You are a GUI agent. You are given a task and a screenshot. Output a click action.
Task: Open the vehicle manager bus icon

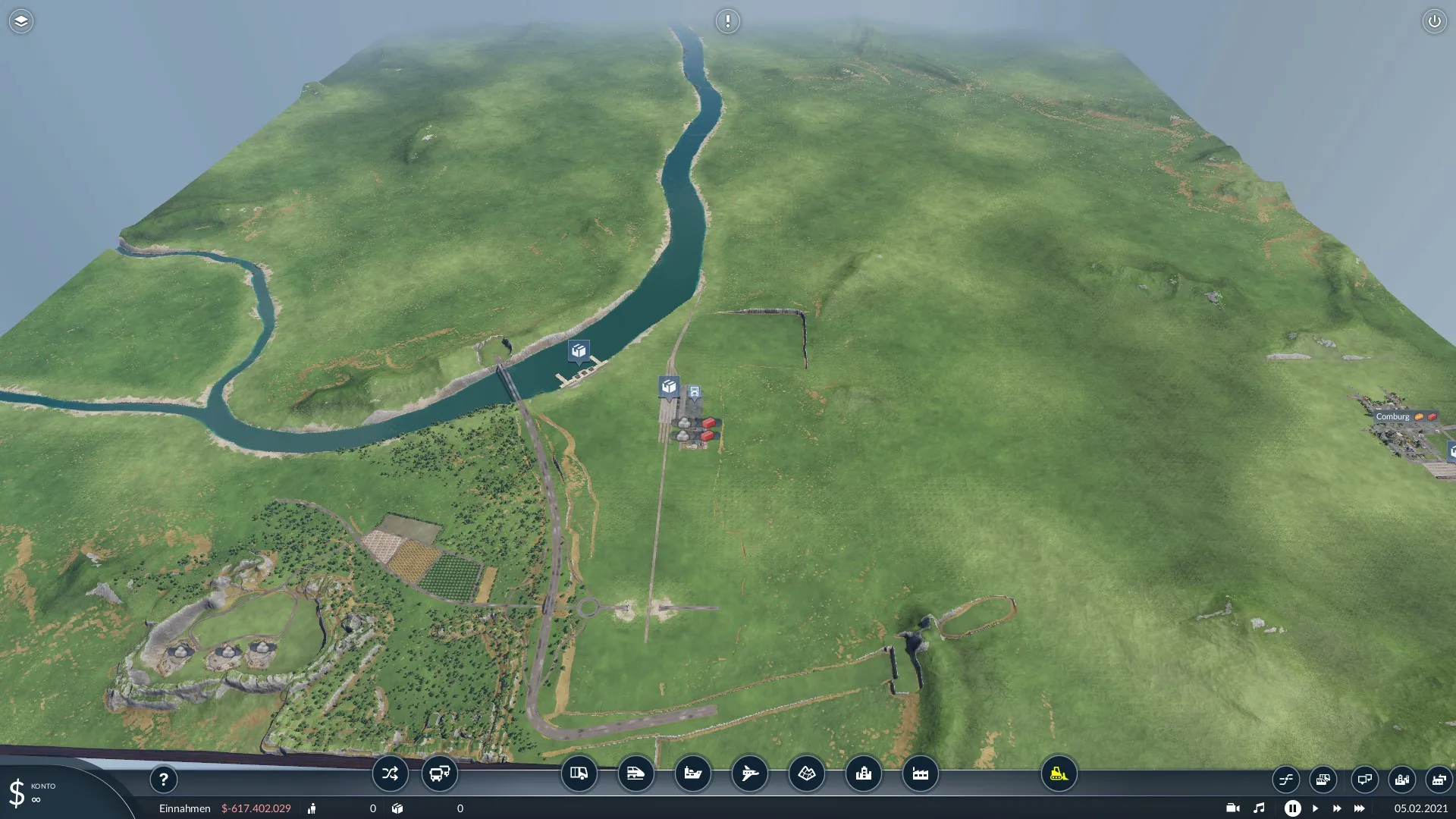[439, 773]
